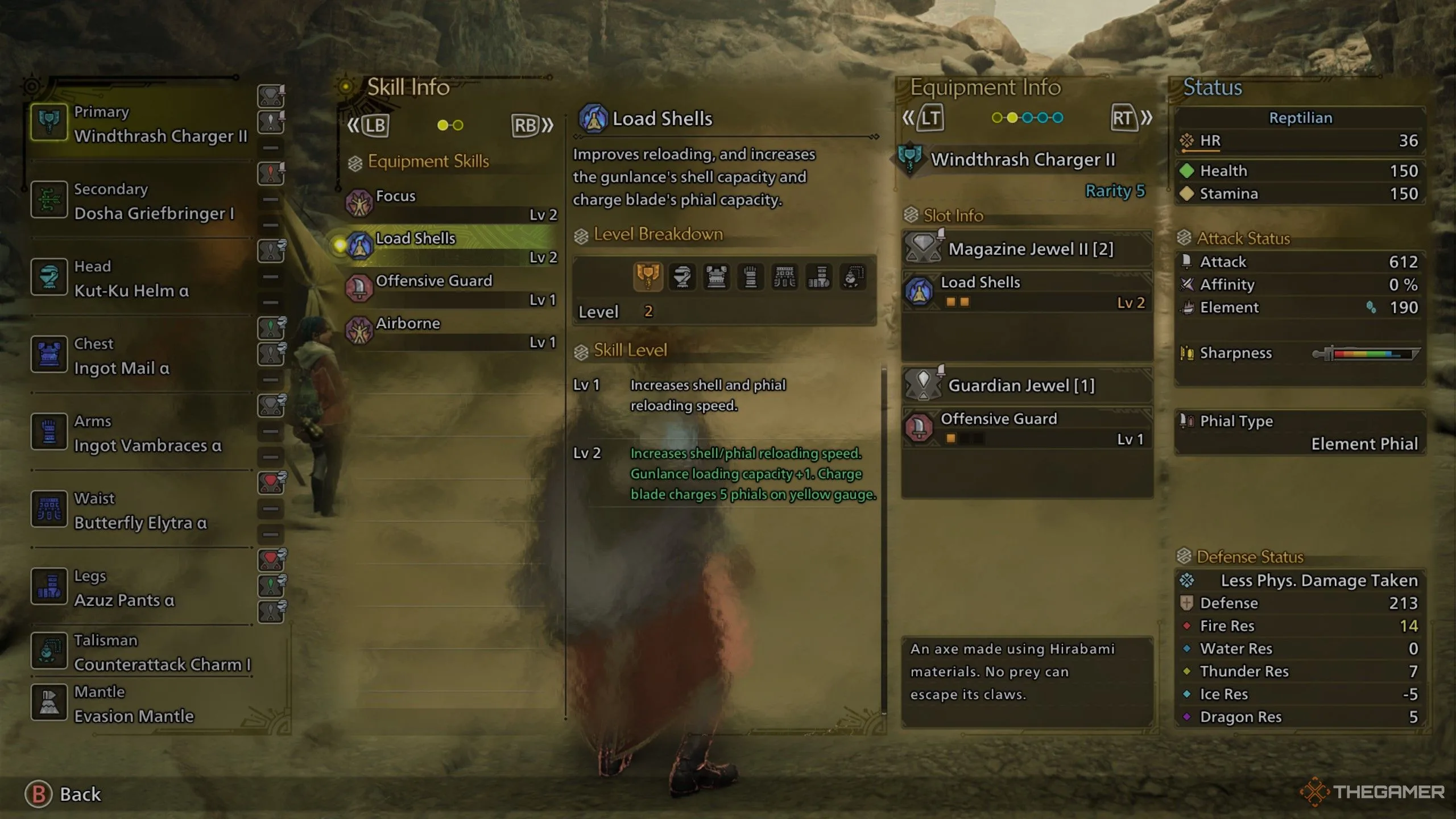Click the weapon icon in Level Breakdown

648,277
